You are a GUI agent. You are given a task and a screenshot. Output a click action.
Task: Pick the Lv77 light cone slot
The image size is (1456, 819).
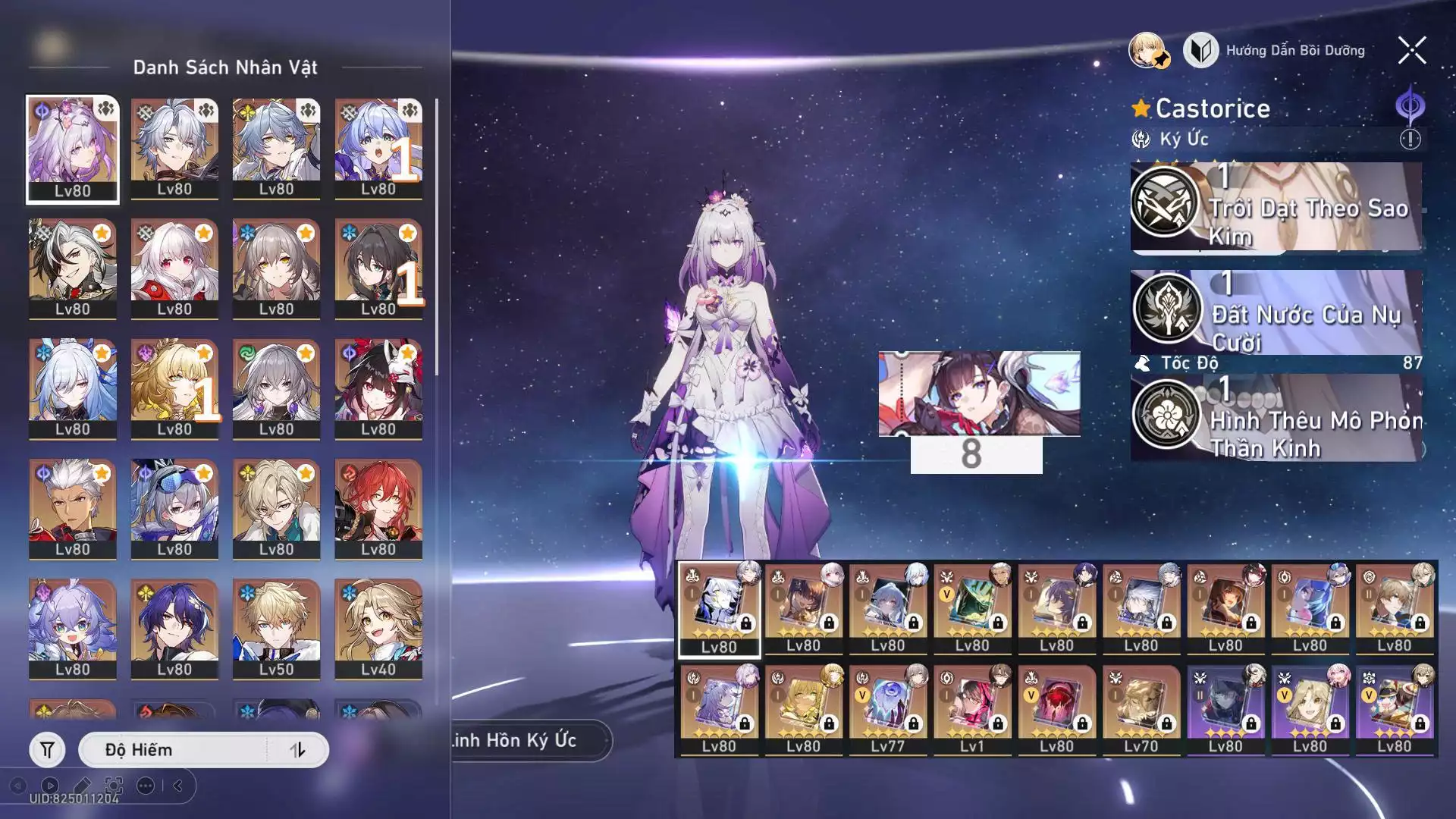tap(887, 710)
